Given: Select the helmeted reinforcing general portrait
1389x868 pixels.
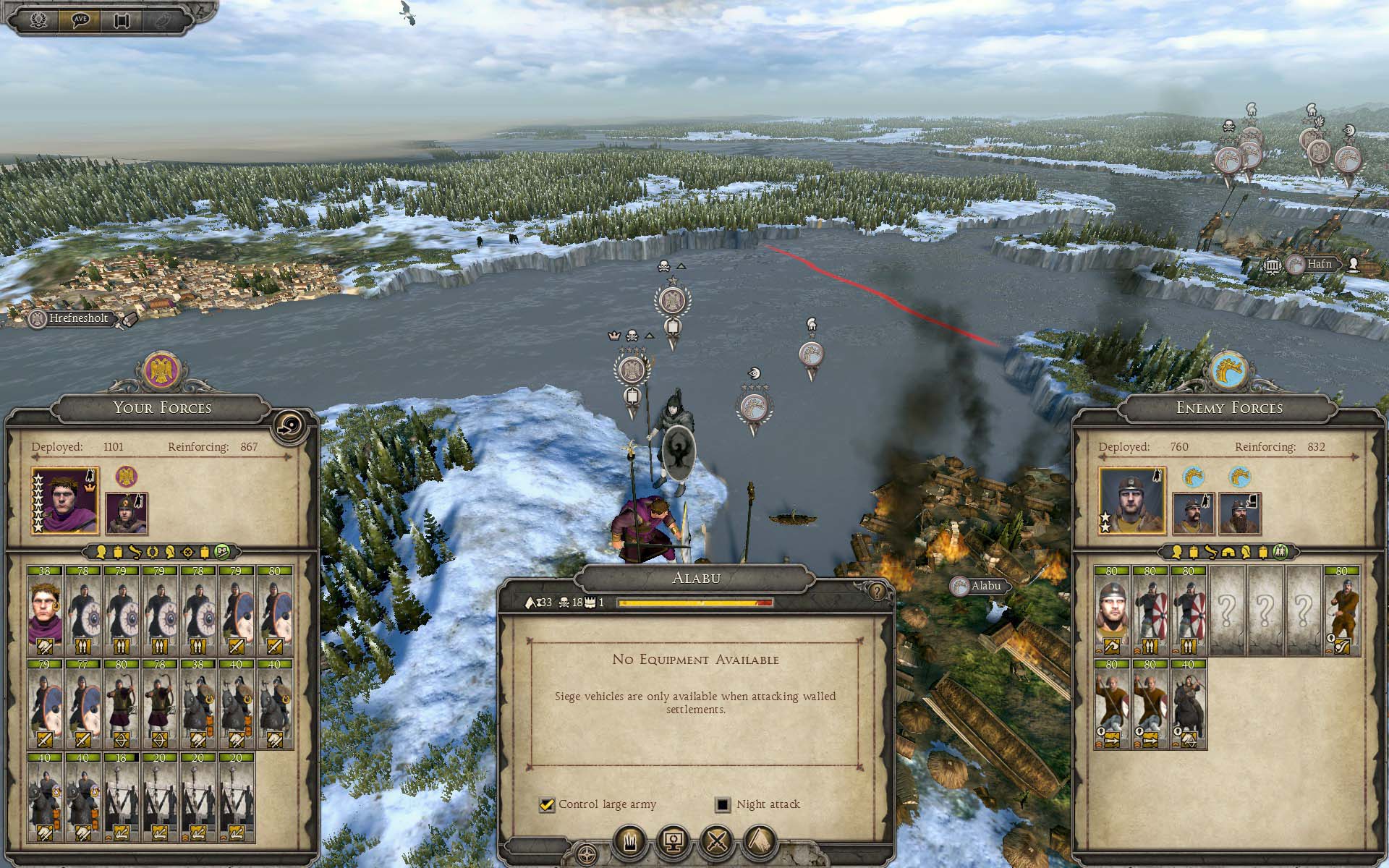Looking at the screenshot, I should click(127, 514).
